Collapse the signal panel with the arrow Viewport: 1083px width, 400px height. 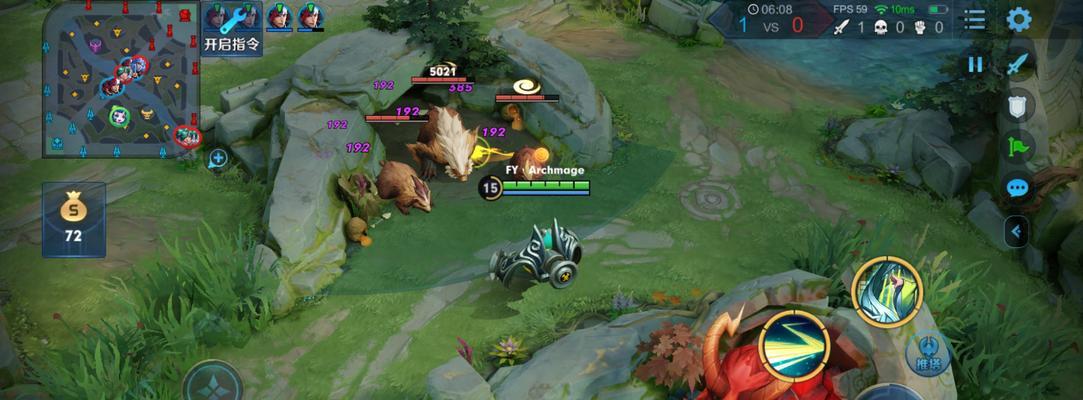click(x=1017, y=232)
